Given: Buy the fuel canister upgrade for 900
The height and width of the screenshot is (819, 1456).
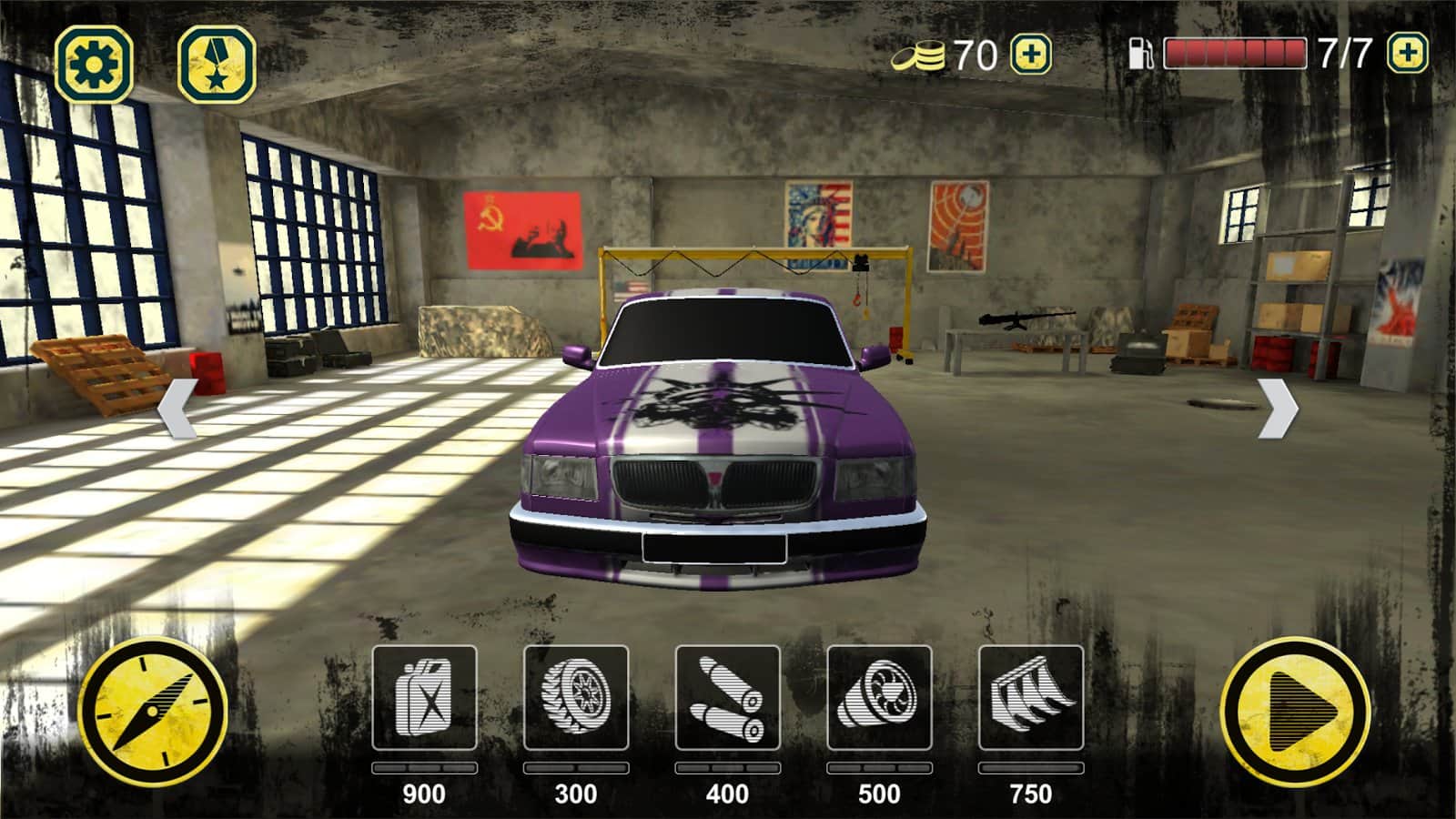Looking at the screenshot, I should point(424,698).
